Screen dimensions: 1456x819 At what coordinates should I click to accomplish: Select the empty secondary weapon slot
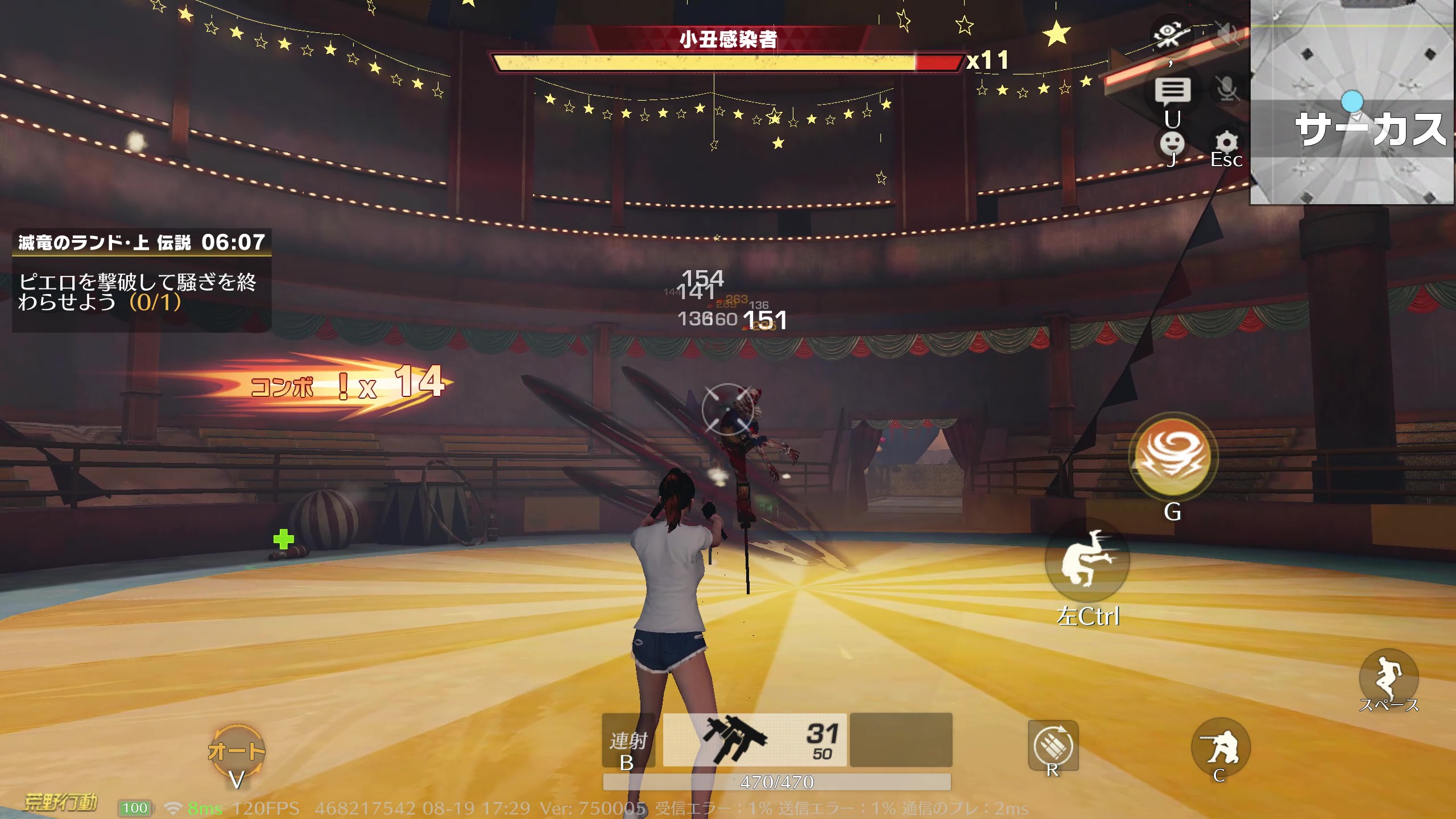tap(901, 739)
